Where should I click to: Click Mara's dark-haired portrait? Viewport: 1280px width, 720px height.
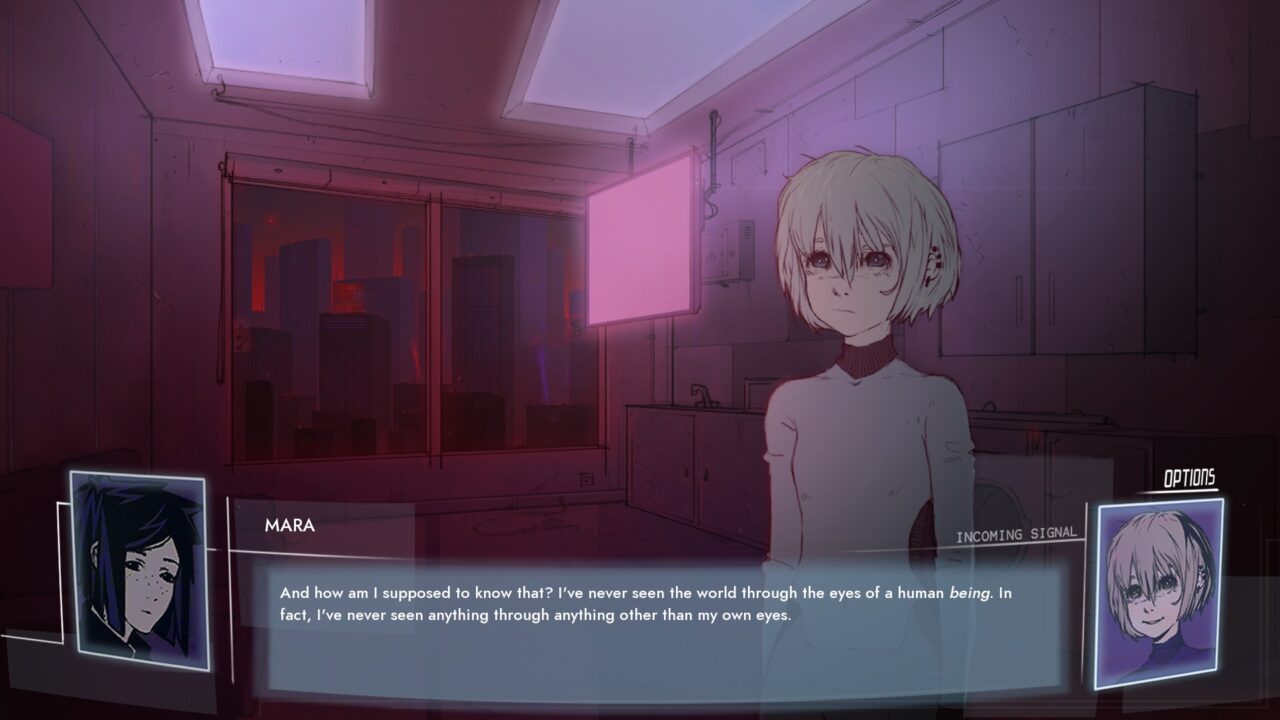point(139,570)
